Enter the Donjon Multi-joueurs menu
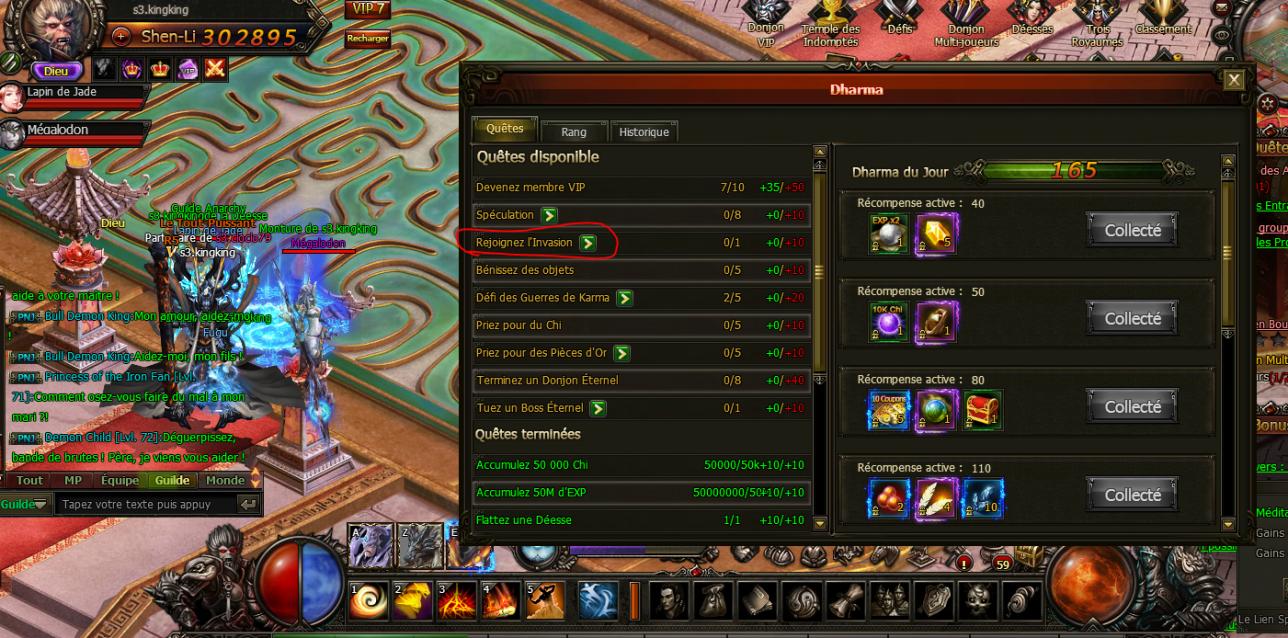The image size is (1288, 638). pos(966,22)
